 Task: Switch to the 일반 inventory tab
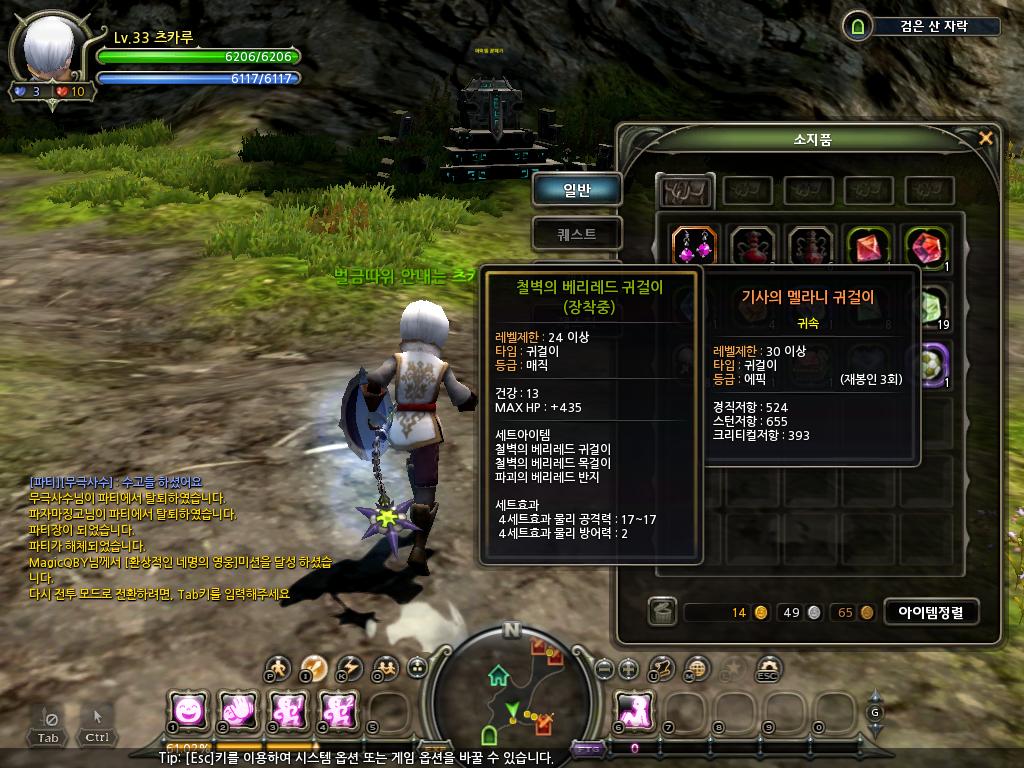[577, 189]
